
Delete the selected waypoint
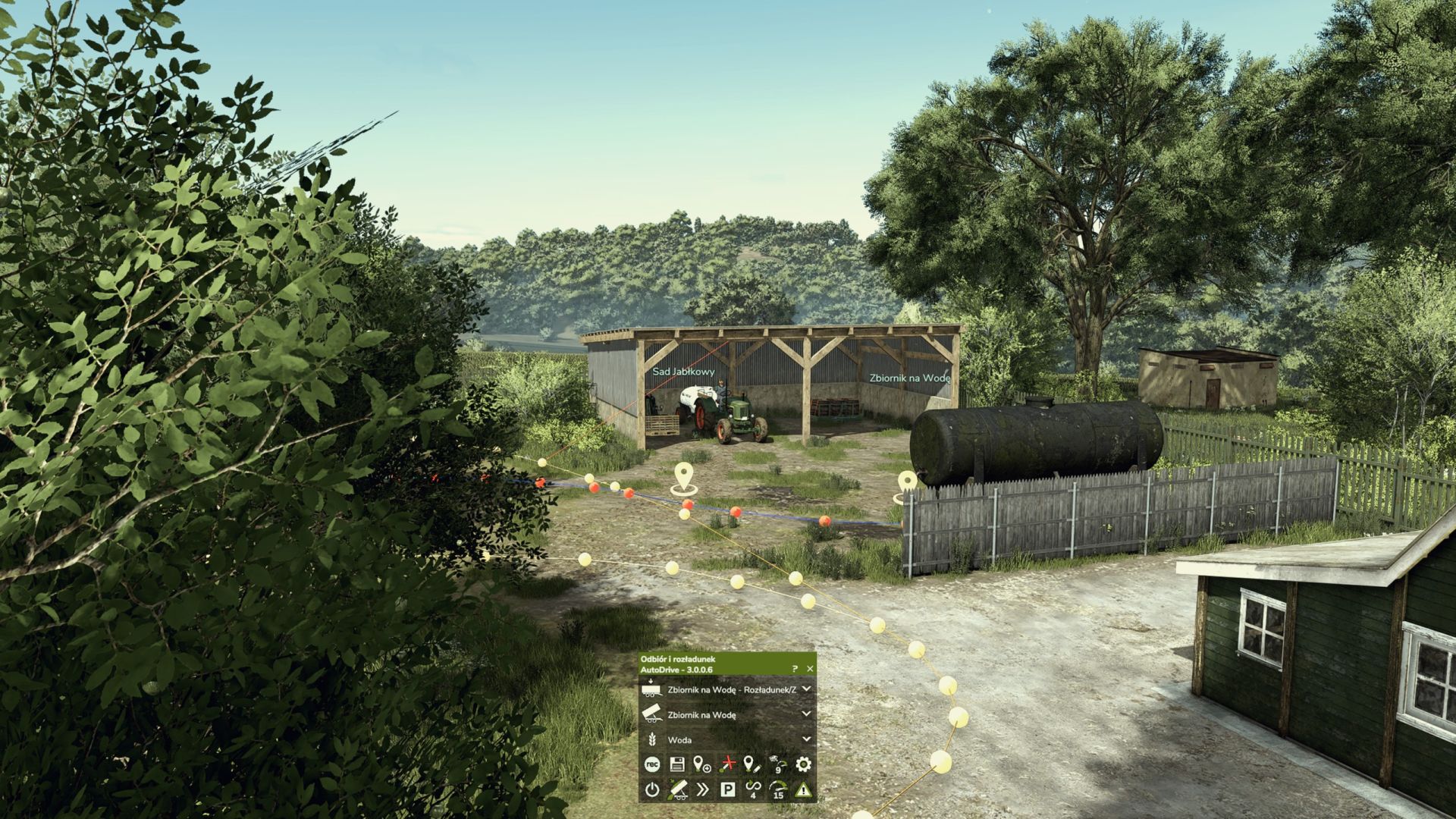tap(726, 764)
